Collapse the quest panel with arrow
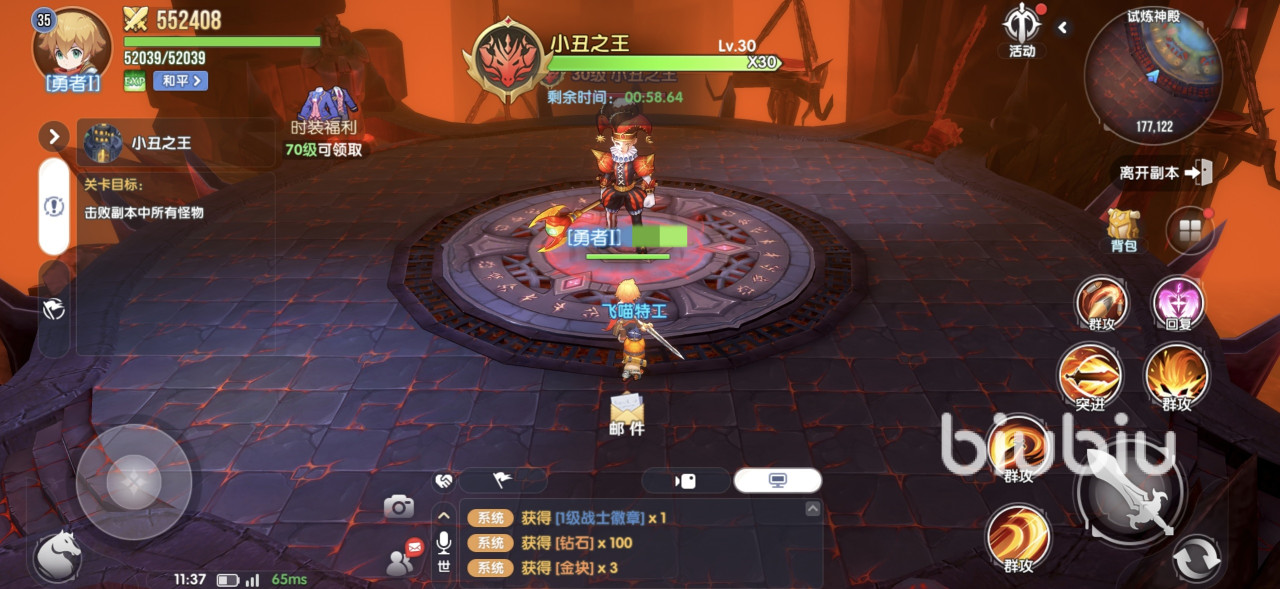Viewport: 1280px width, 589px height. [x=53, y=136]
